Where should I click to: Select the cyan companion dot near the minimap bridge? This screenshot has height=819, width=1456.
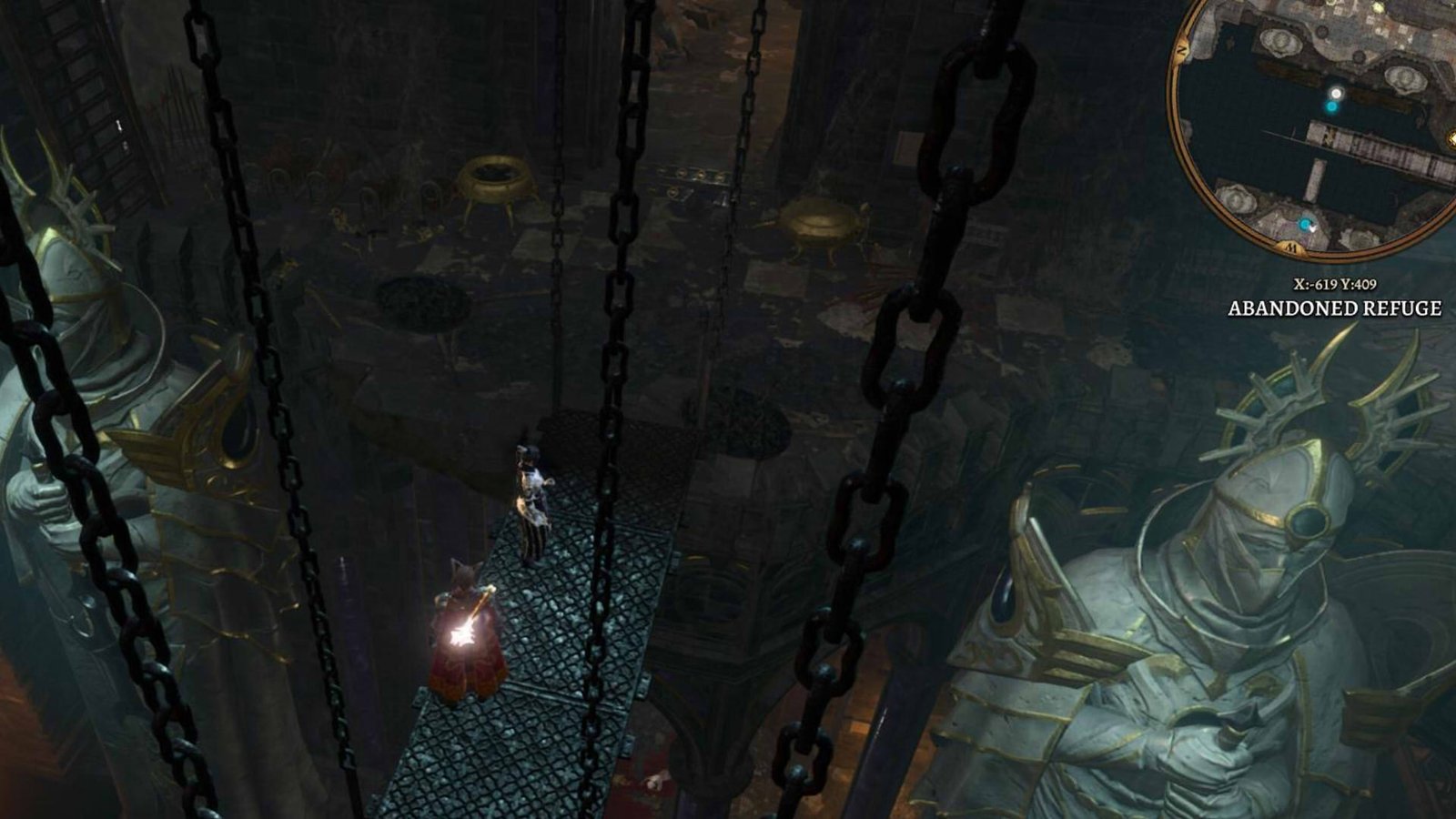(1332, 106)
